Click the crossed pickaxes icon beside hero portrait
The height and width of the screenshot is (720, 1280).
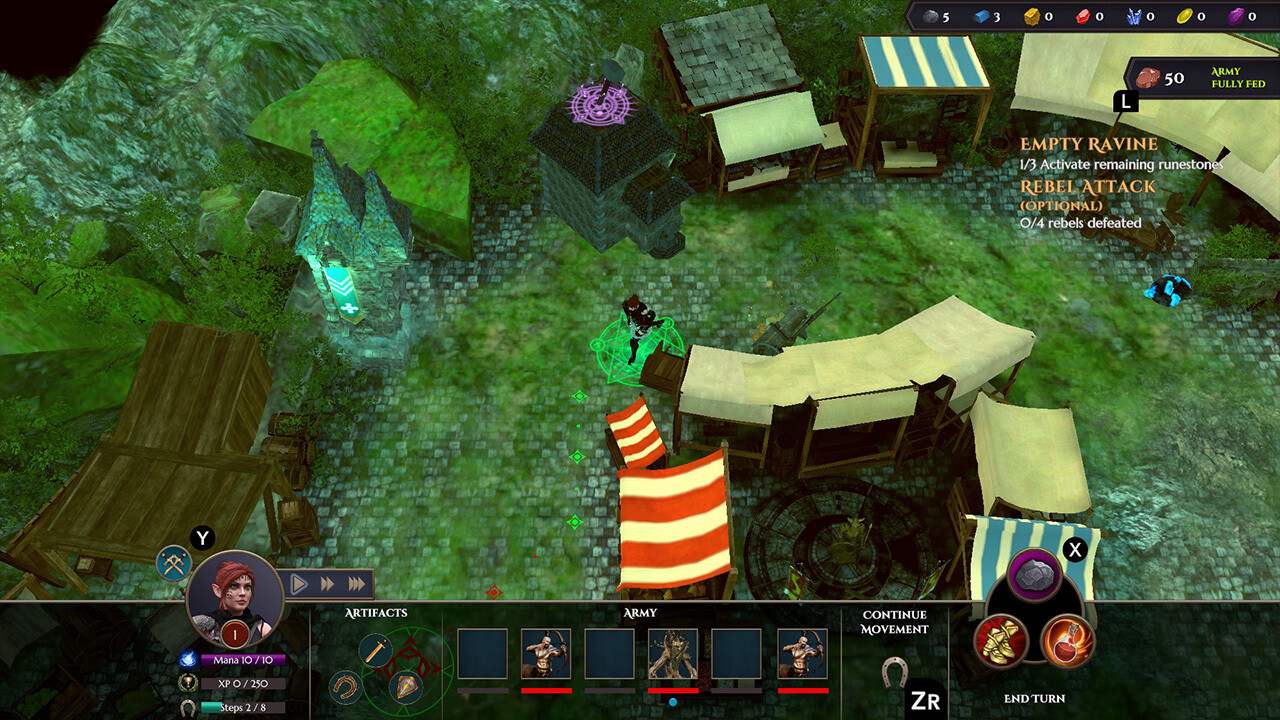tap(173, 564)
